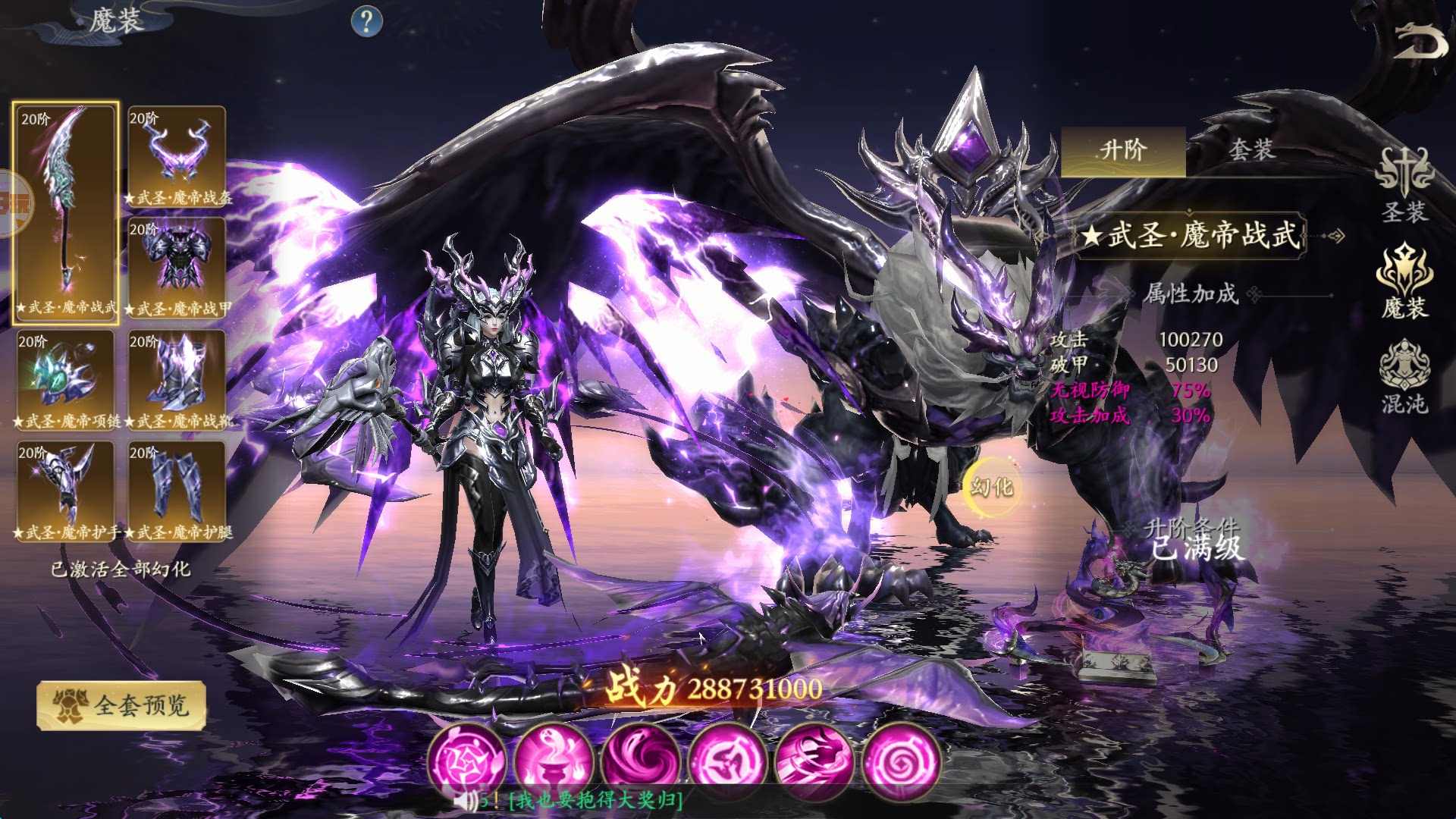
Task: Click the round 幻化 transmog button
Action: tap(992, 487)
